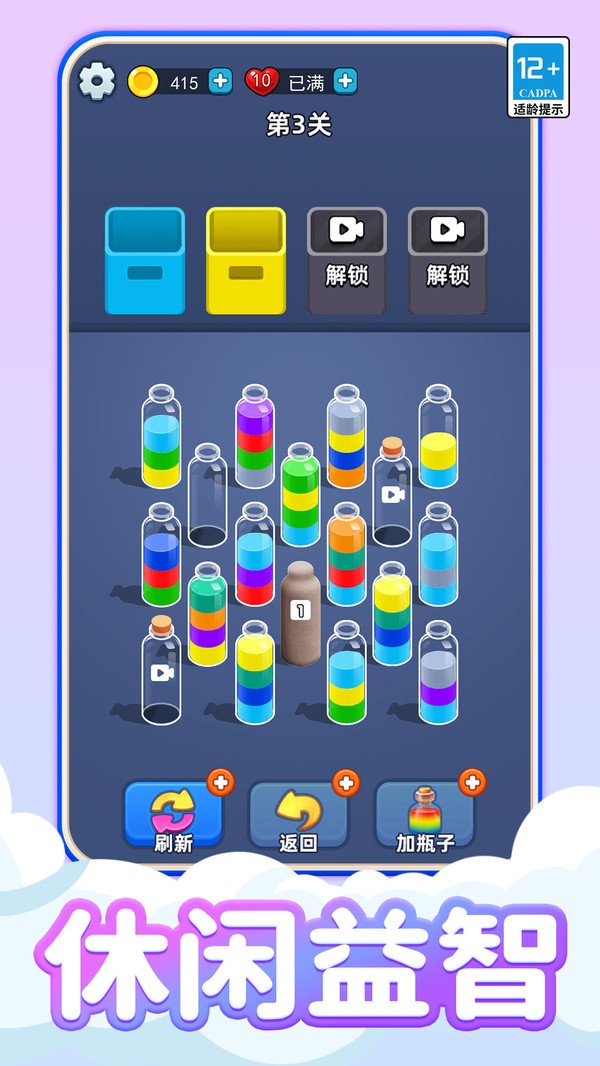
Task: Select the blue collection box
Action: coord(145,261)
